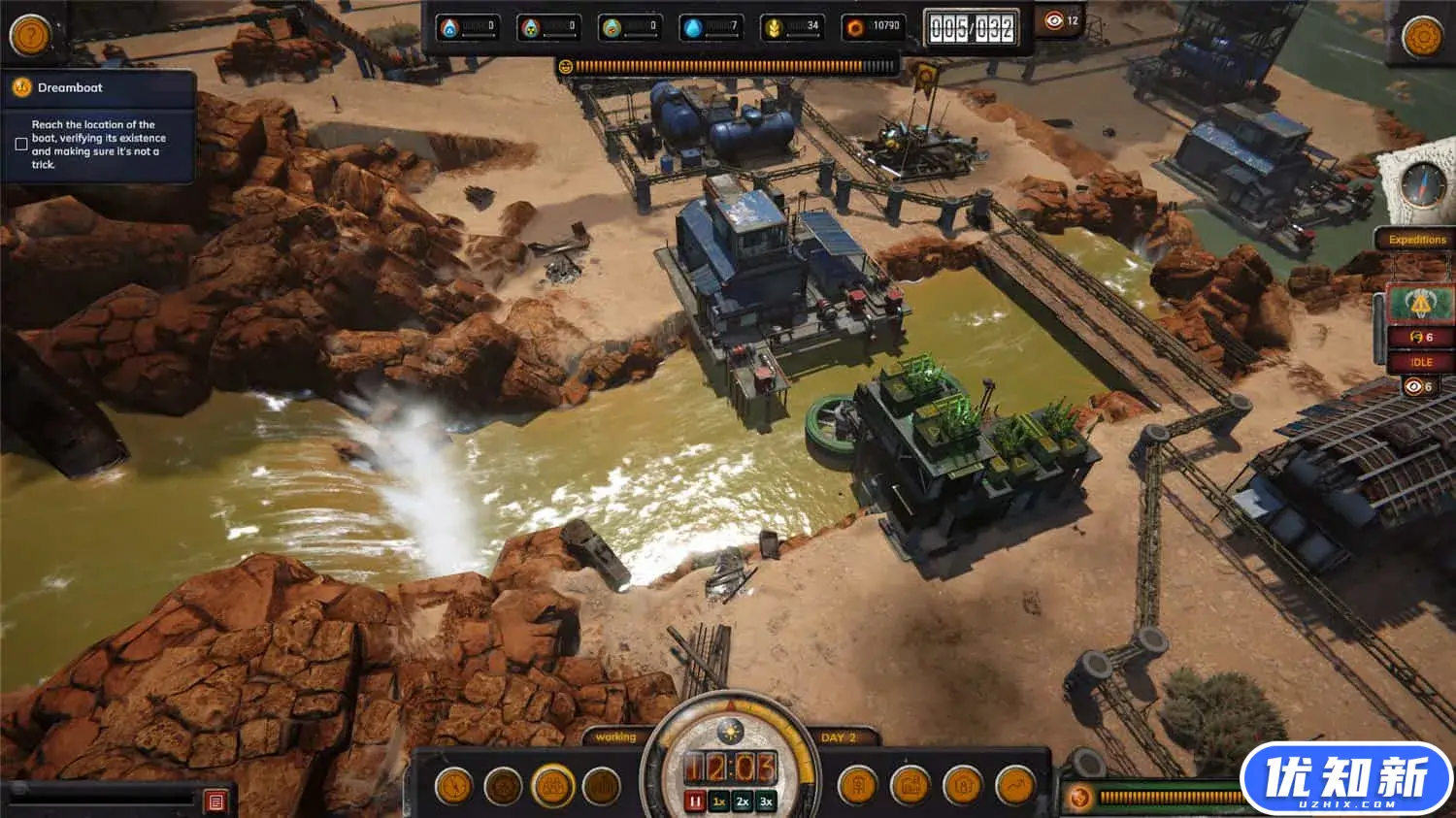The height and width of the screenshot is (818, 1456).
Task: Open the house building menu button
Action: point(962,786)
